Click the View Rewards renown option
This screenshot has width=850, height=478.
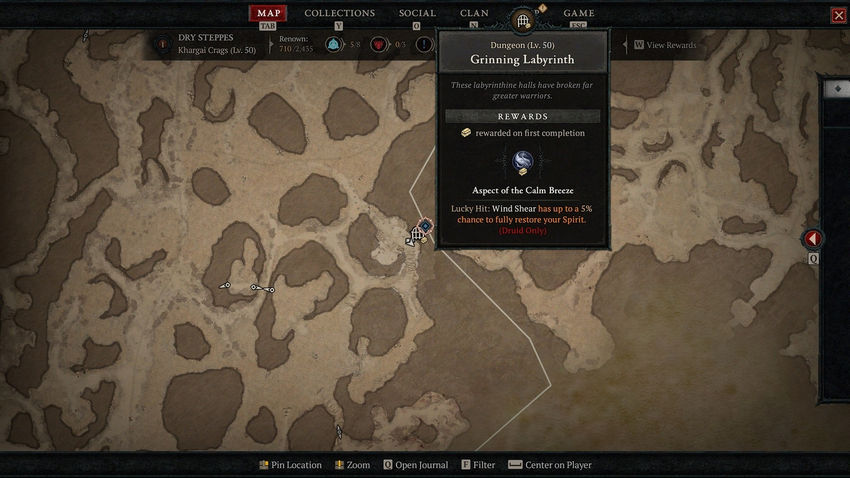669,45
